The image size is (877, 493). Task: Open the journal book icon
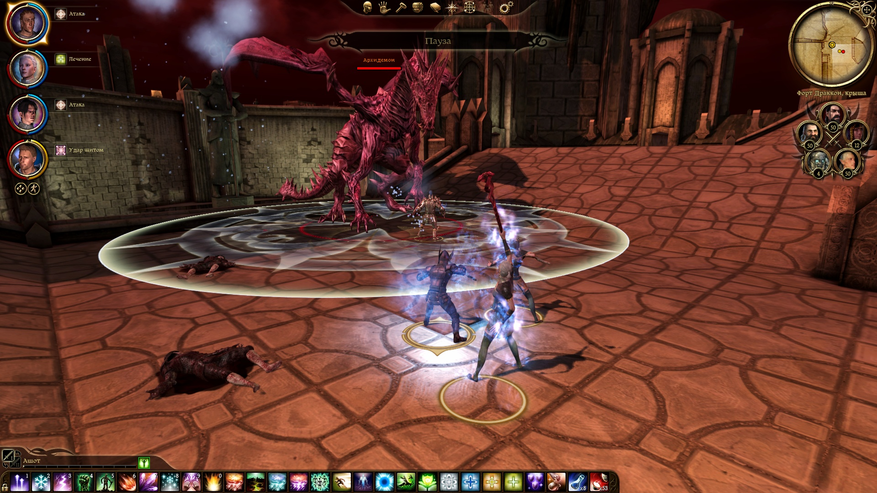(435, 8)
